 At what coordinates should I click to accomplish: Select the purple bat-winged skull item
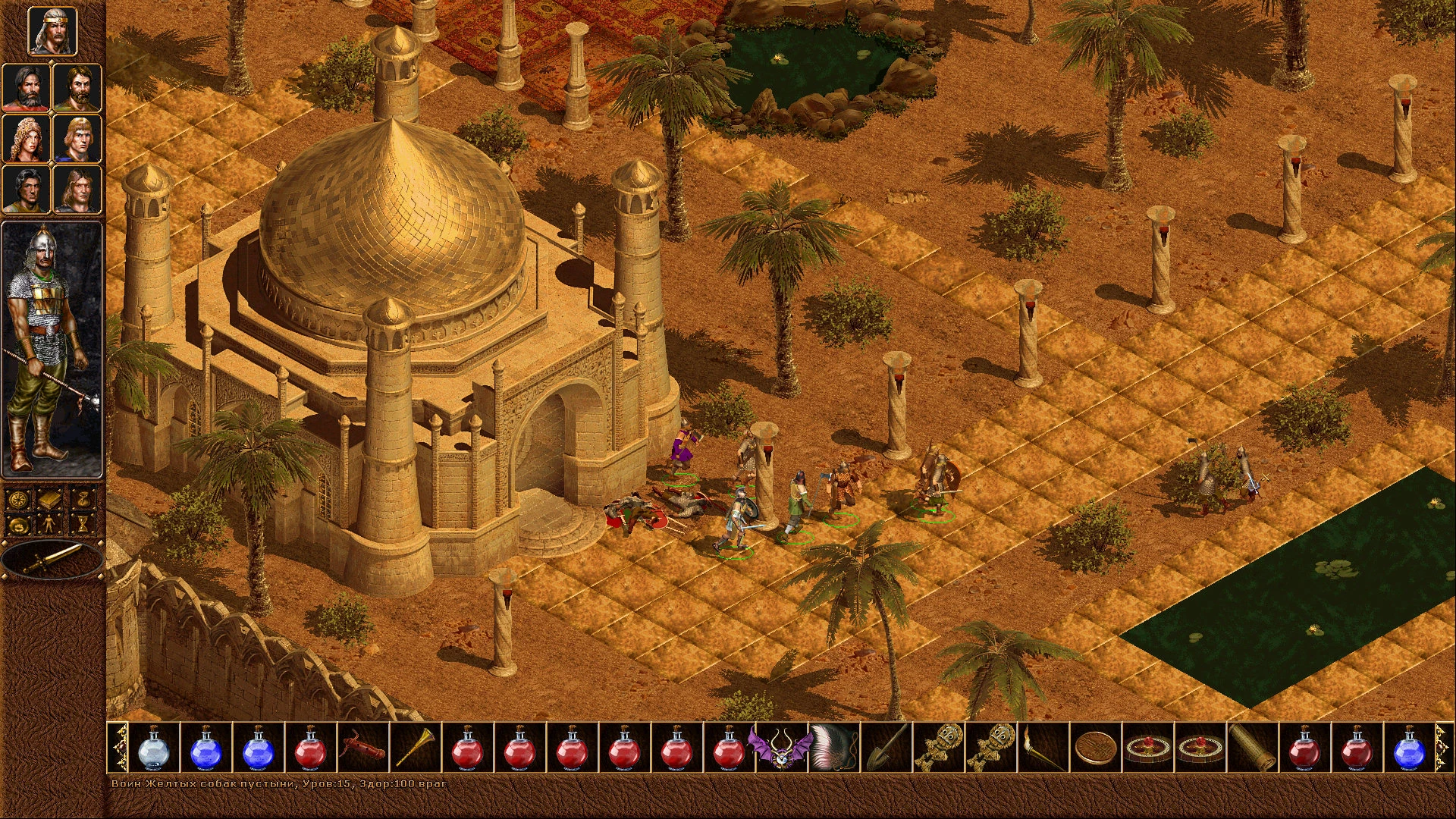tap(780, 748)
